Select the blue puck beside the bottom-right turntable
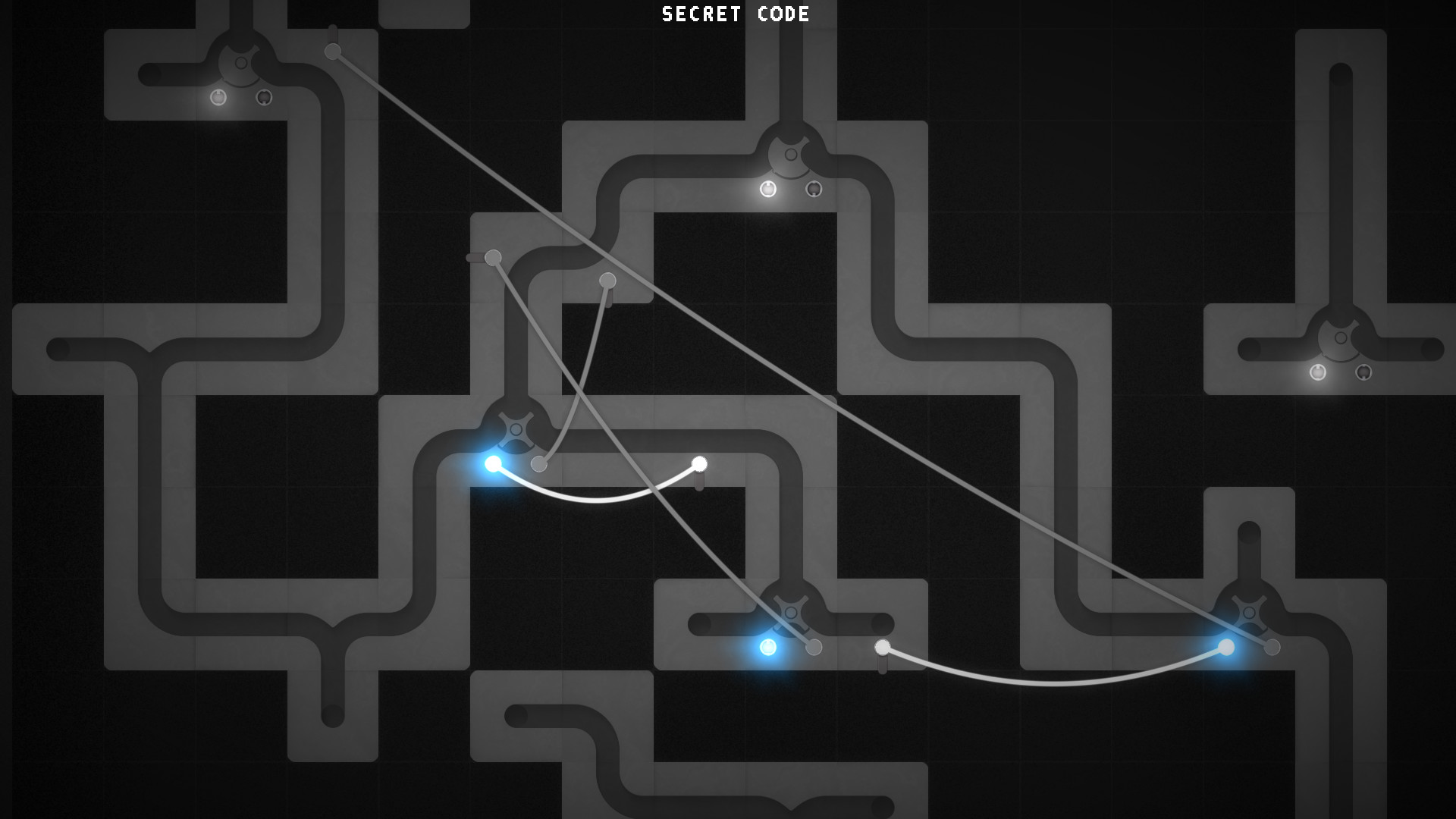This screenshot has height=819, width=1456. point(1227,648)
